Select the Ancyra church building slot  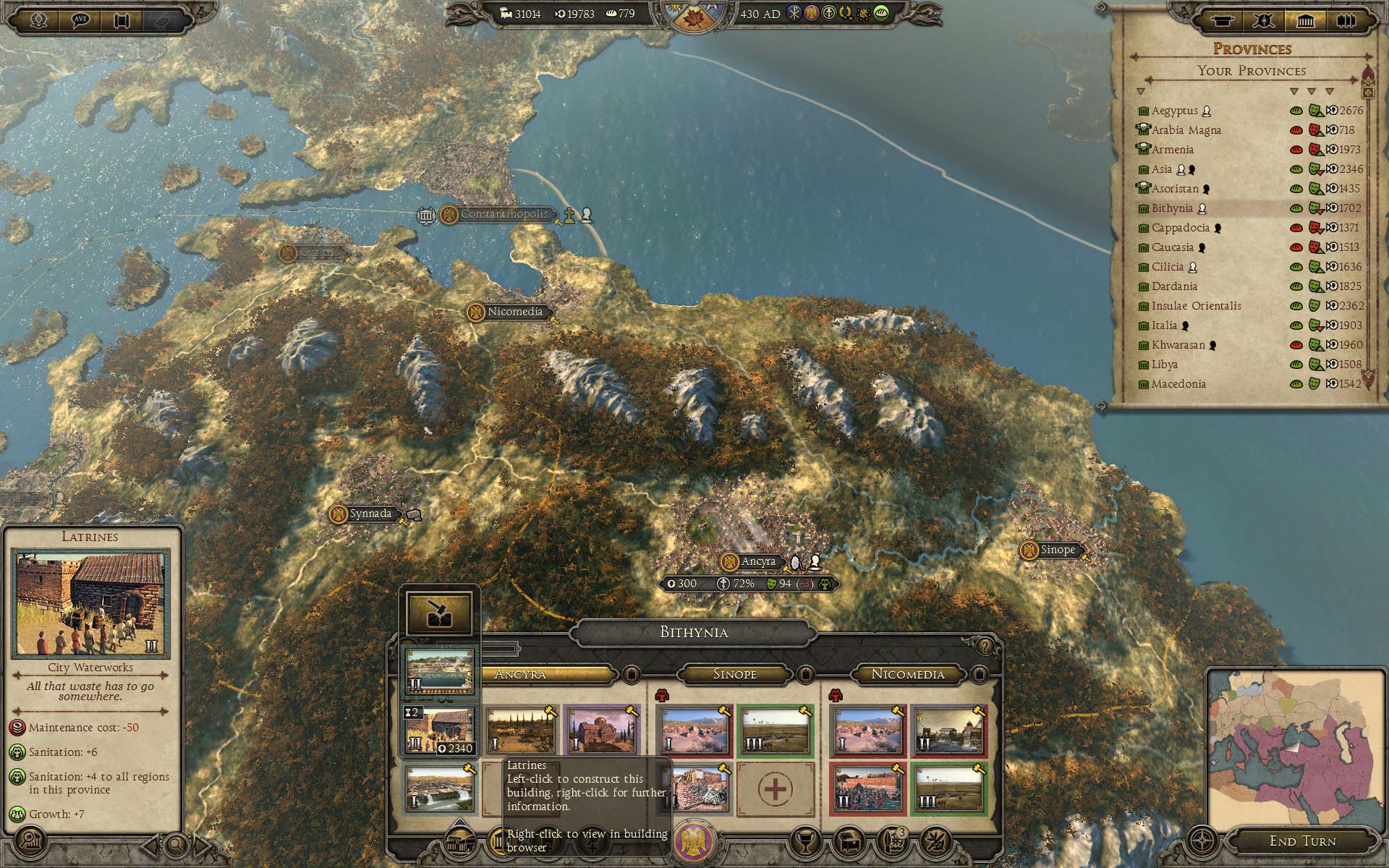602,731
